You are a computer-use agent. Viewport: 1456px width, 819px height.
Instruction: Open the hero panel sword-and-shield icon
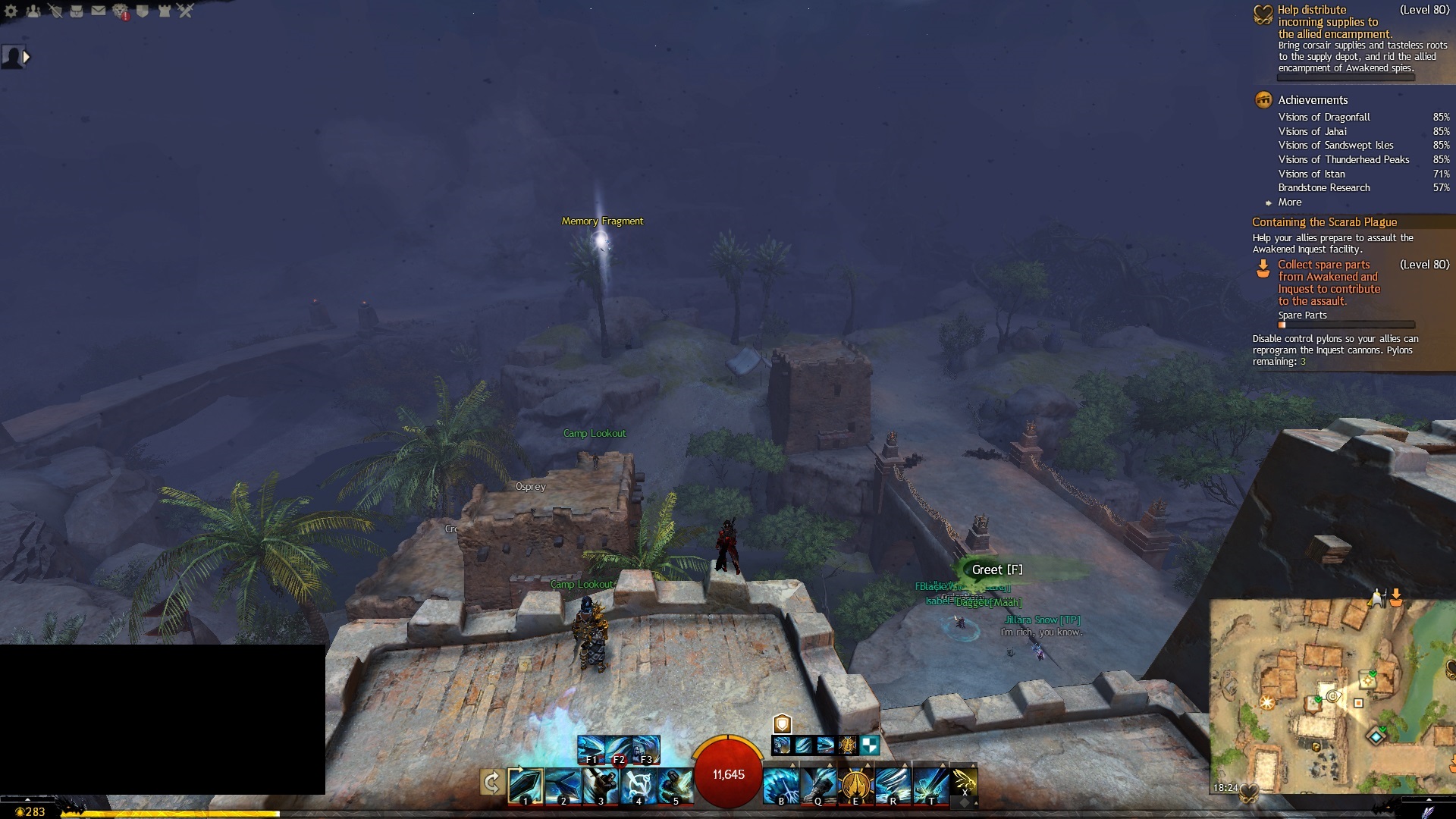(x=55, y=11)
